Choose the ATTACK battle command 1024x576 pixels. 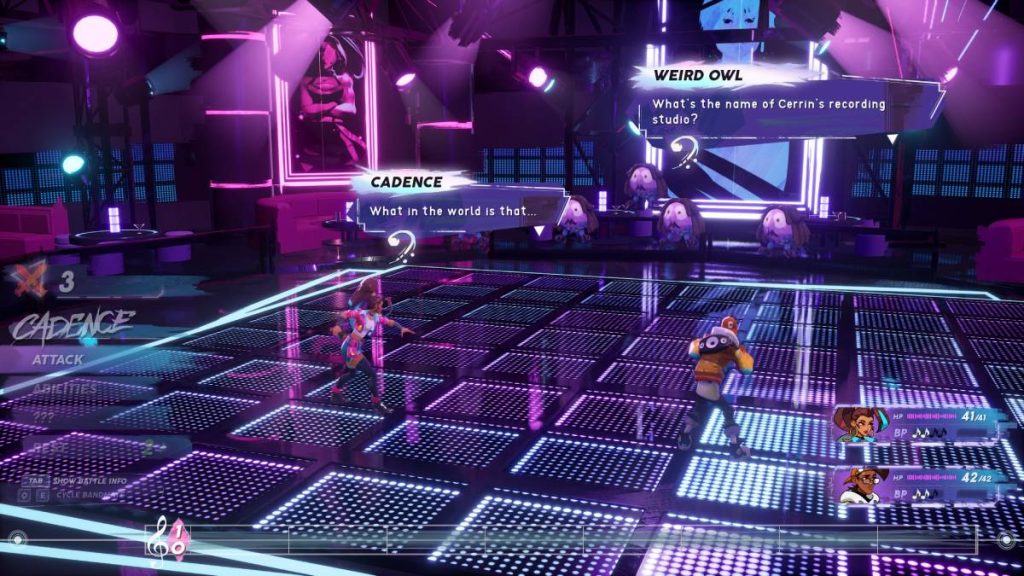point(60,359)
